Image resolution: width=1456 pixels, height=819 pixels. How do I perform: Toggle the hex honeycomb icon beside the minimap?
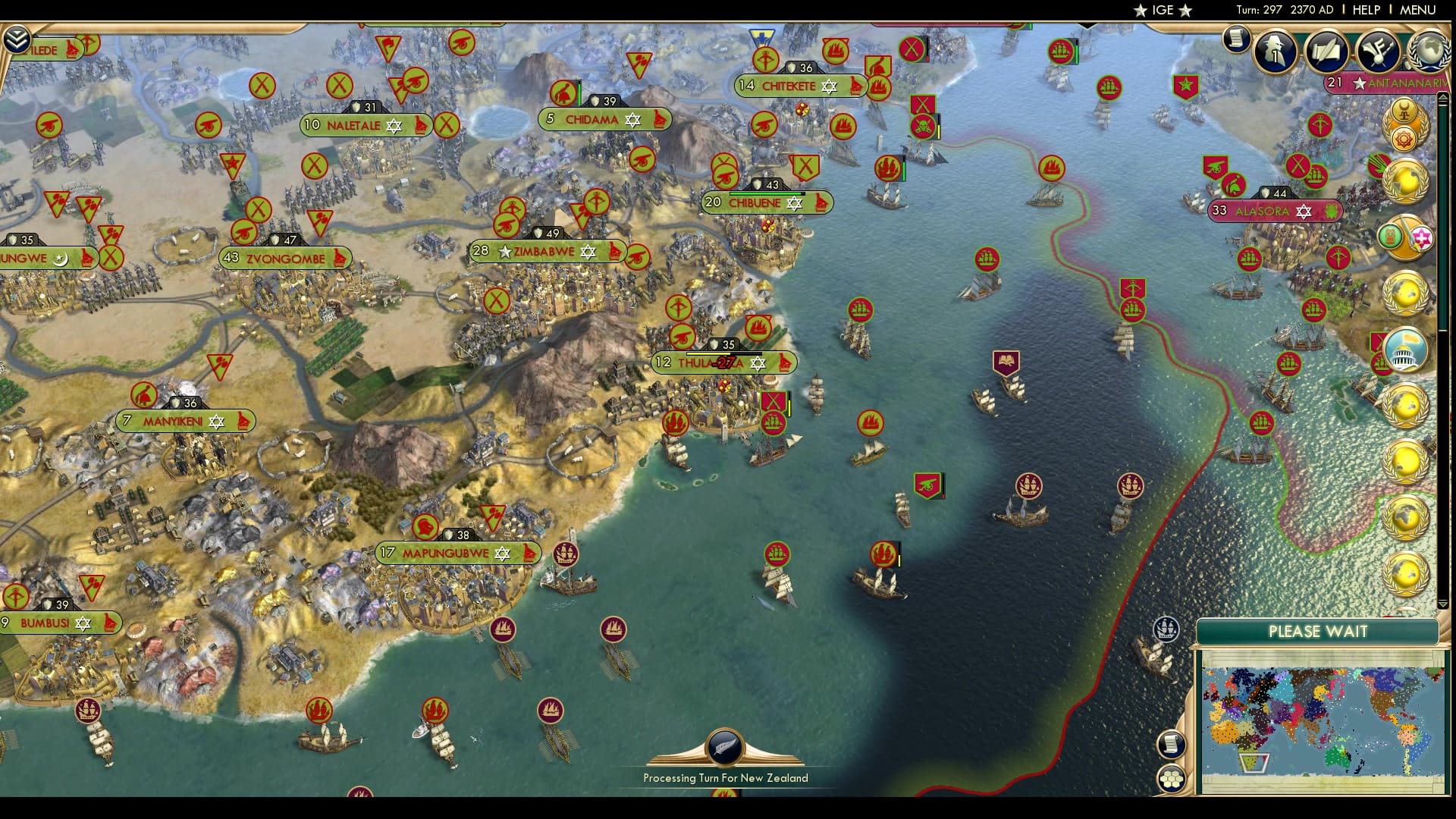click(x=1171, y=778)
